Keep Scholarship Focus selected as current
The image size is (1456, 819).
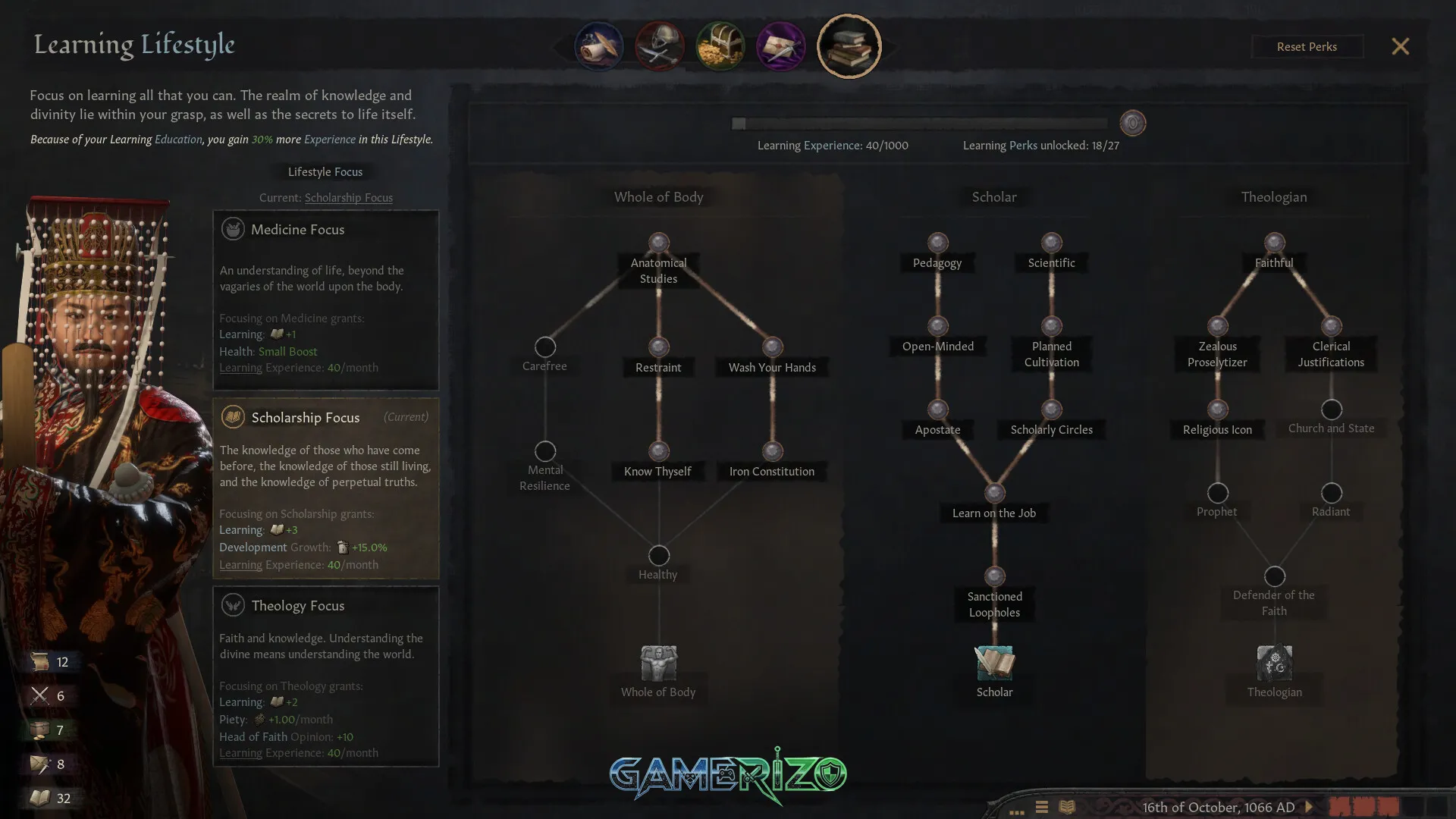[x=326, y=489]
